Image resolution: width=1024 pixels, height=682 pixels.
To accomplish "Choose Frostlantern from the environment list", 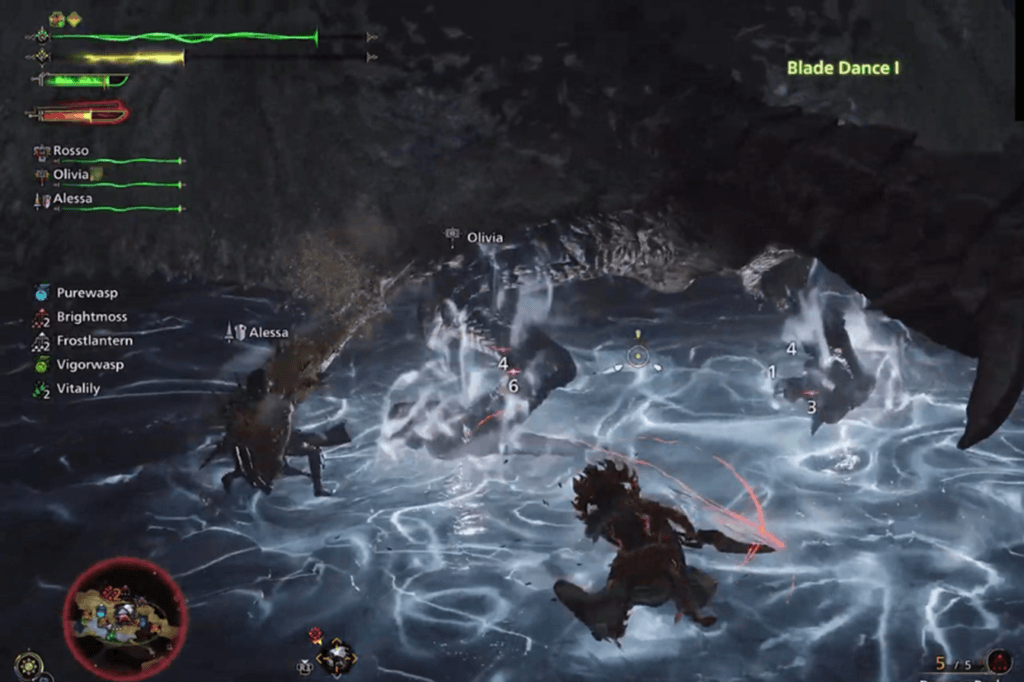I will [94, 341].
